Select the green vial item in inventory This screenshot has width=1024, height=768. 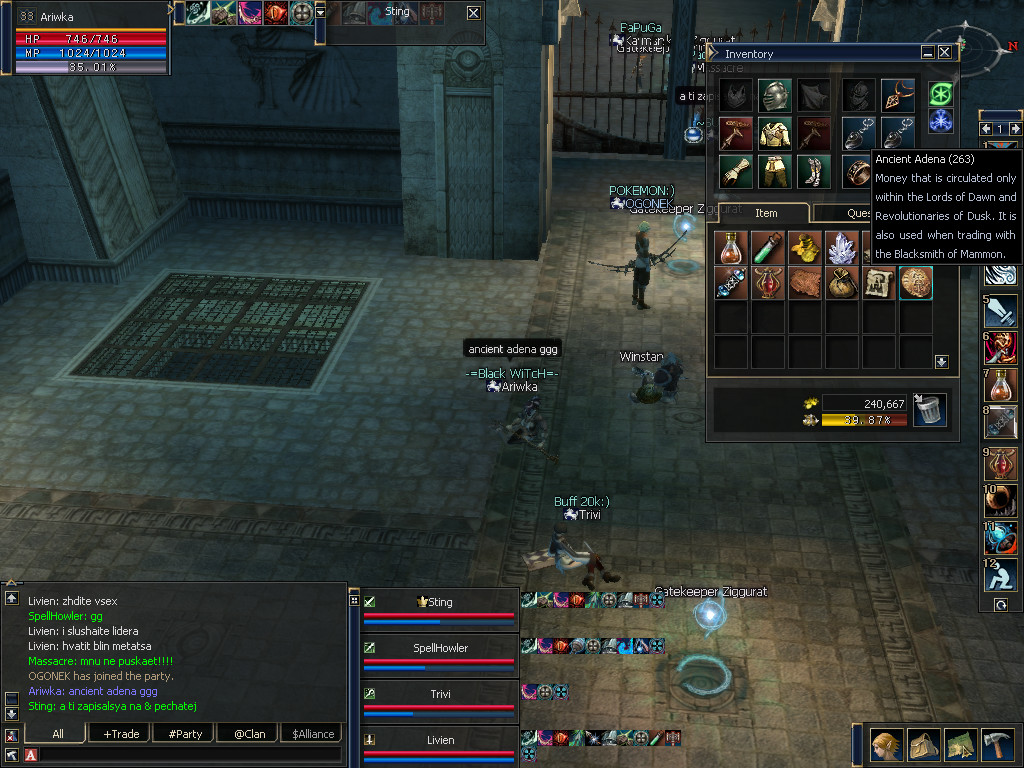coord(768,247)
